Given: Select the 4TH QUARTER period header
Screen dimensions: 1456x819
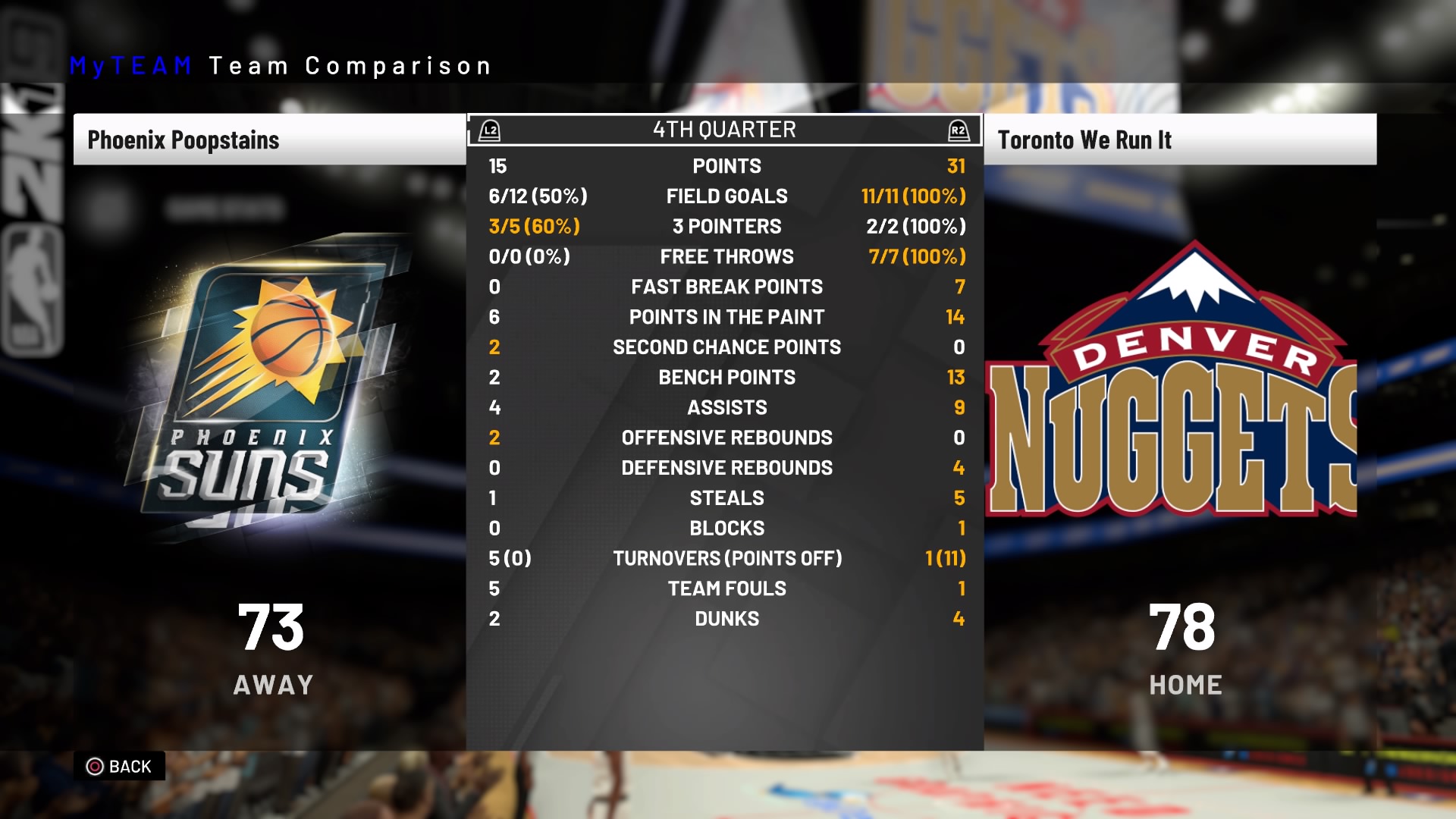Looking at the screenshot, I should point(724,130).
